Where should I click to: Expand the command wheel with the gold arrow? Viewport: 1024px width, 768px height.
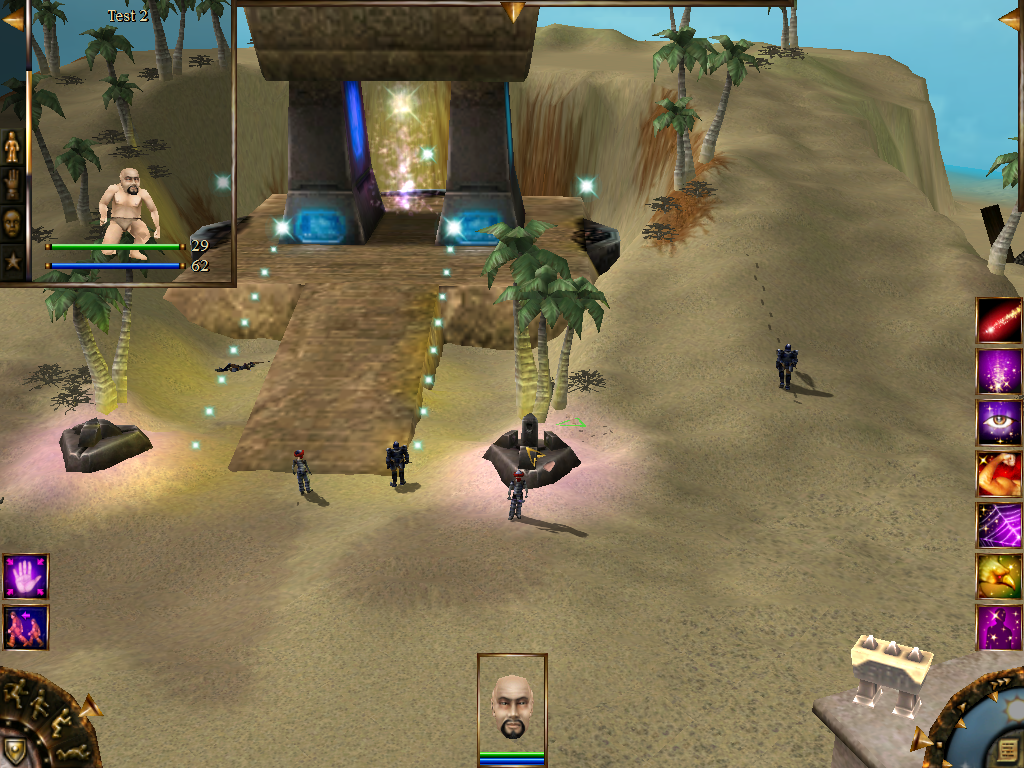(x=90, y=707)
